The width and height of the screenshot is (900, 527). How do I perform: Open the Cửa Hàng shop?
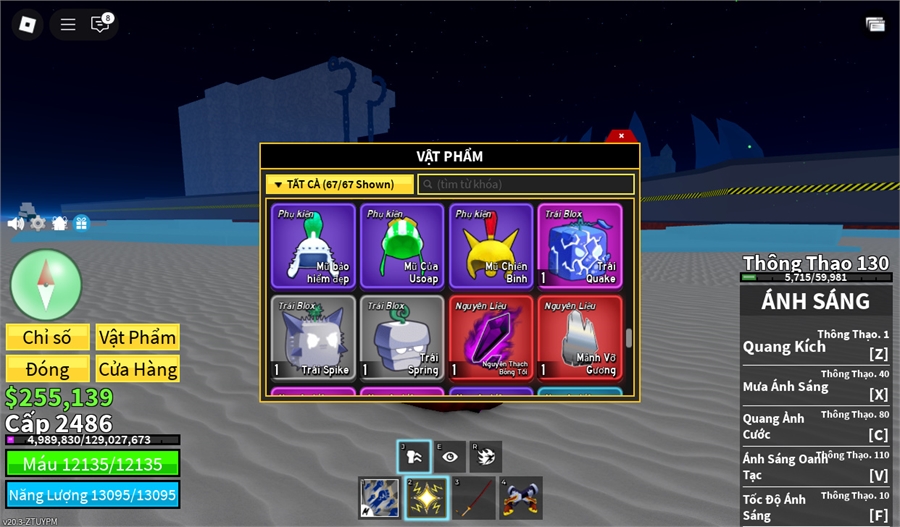click(x=138, y=369)
